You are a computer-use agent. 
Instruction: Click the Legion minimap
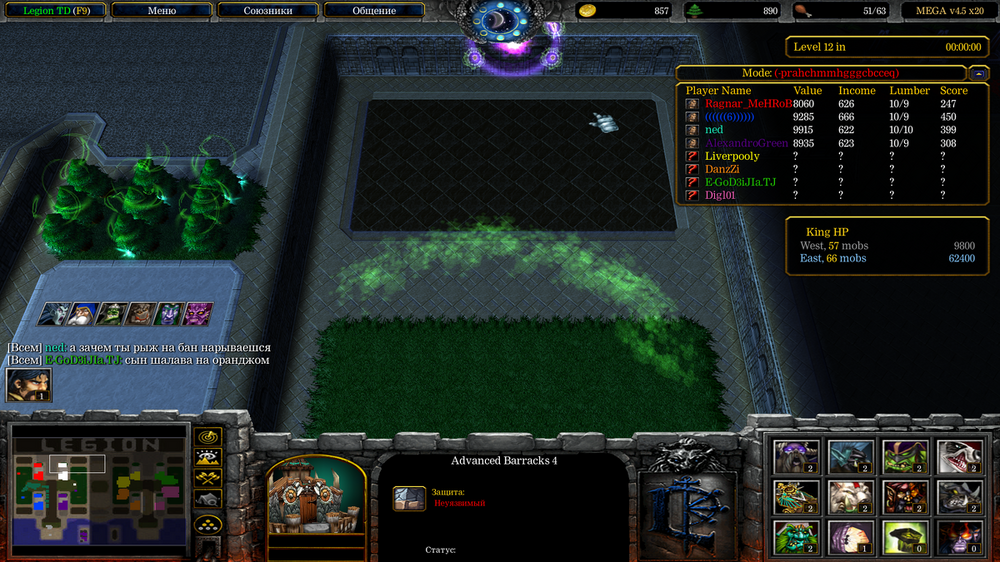pyautogui.click(x=98, y=490)
